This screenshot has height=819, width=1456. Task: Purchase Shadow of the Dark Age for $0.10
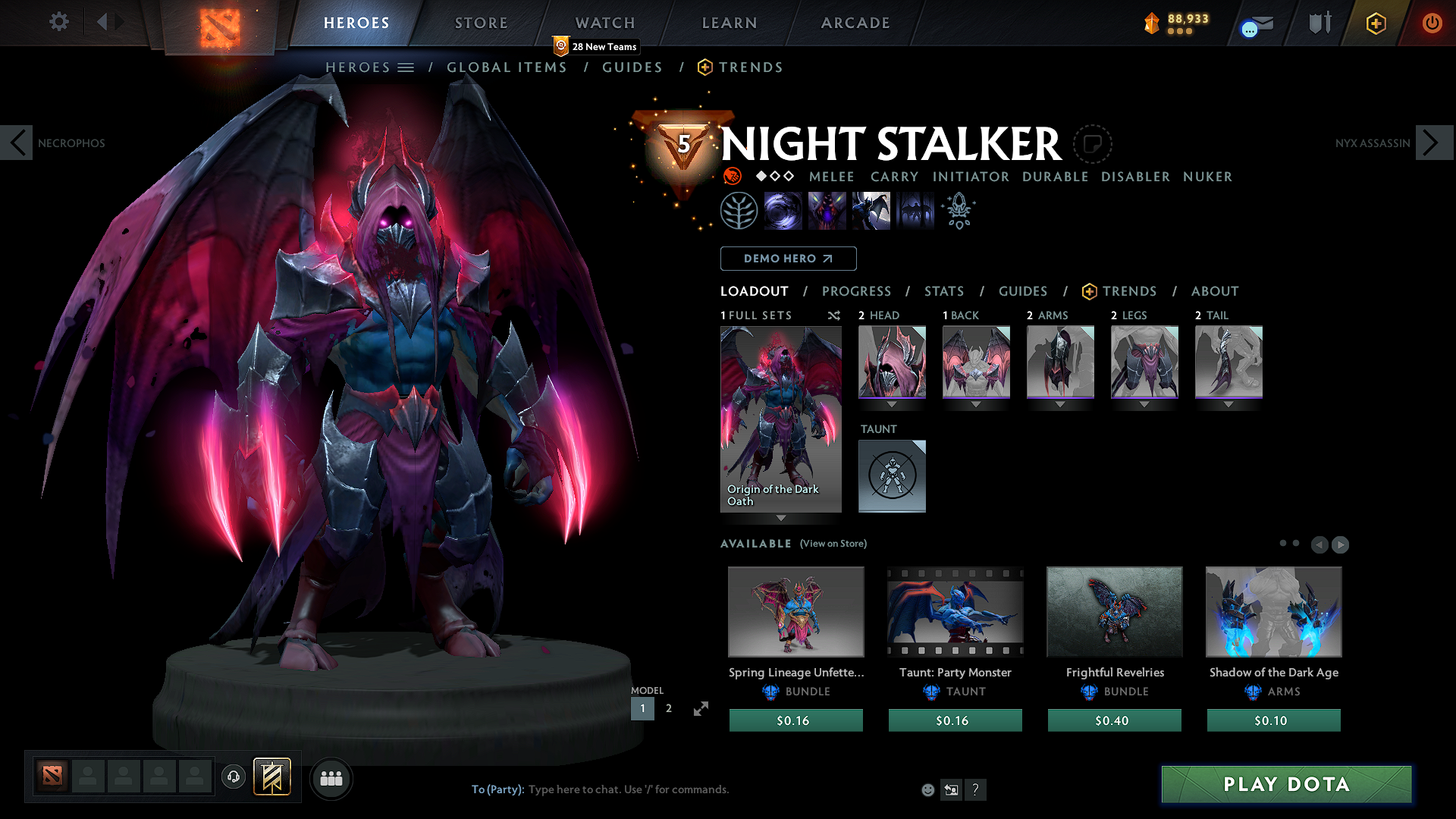click(x=1273, y=720)
